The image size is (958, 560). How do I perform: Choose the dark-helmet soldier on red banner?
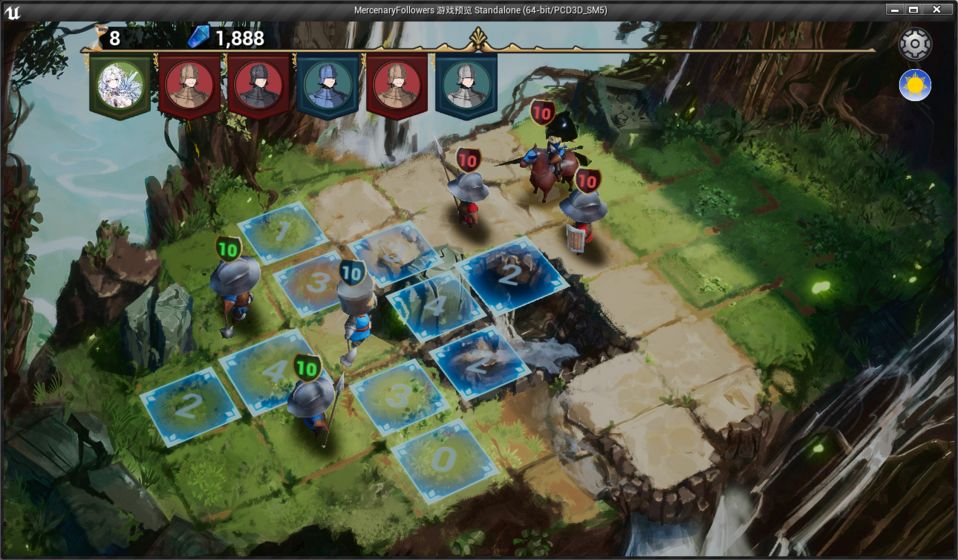click(258, 83)
